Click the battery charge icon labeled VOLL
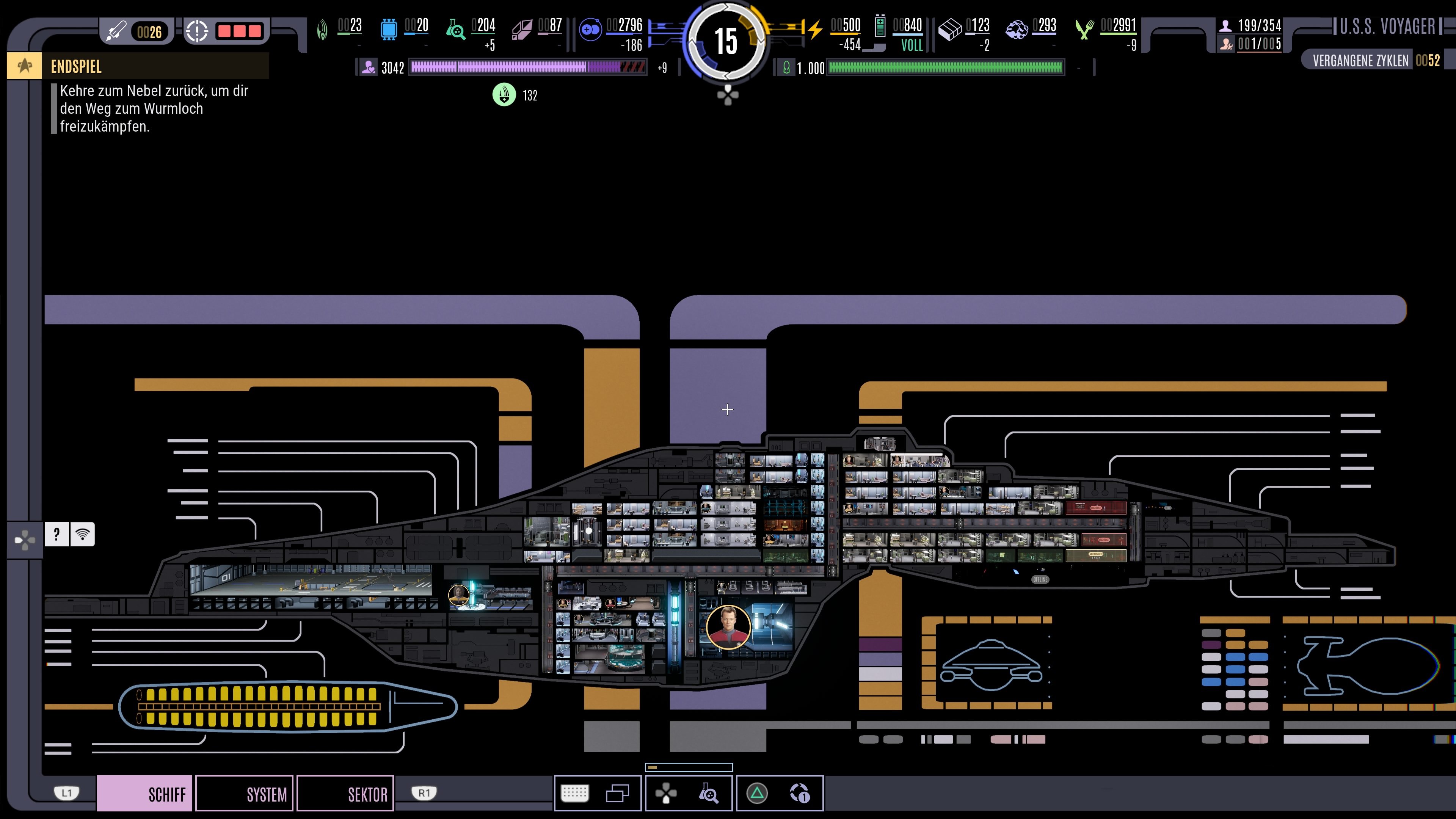Screen dimensions: 1456x819 click(x=880, y=27)
